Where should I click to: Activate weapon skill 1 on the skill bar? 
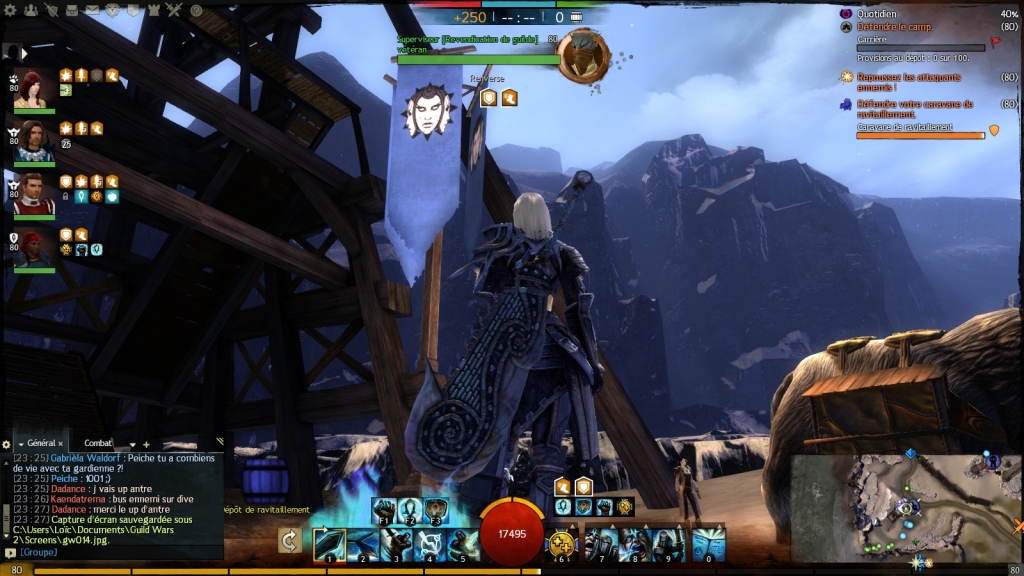click(329, 545)
